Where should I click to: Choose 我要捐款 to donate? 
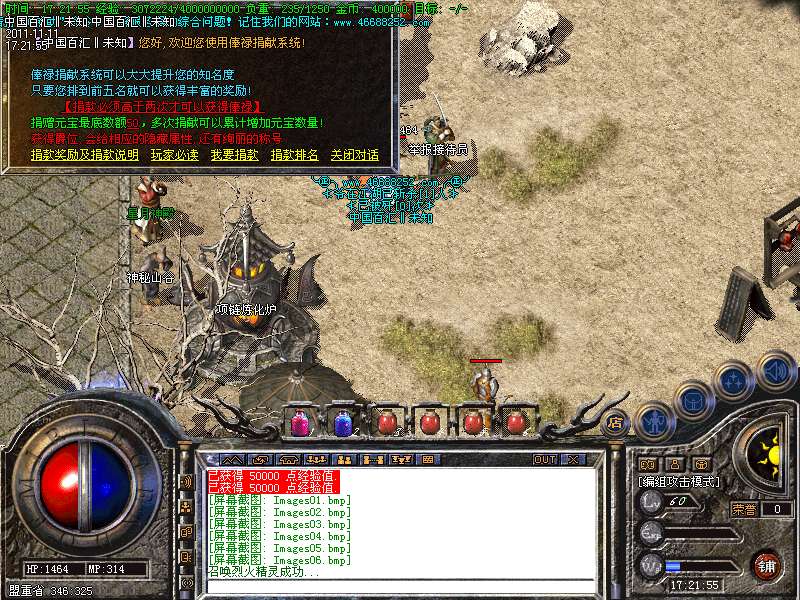pos(234,155)
